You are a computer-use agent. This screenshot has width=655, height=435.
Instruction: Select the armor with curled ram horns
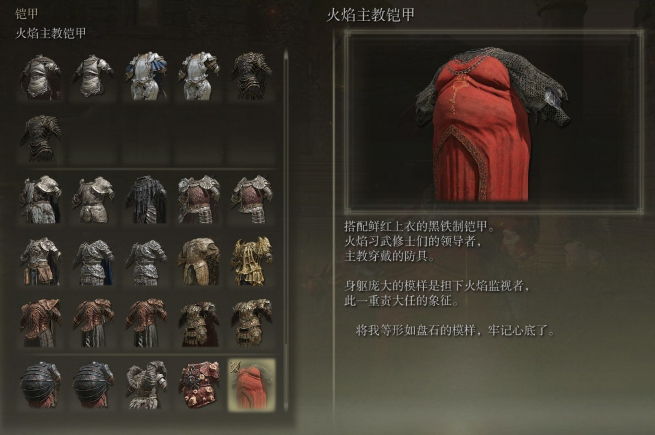[x=146, y=384]
